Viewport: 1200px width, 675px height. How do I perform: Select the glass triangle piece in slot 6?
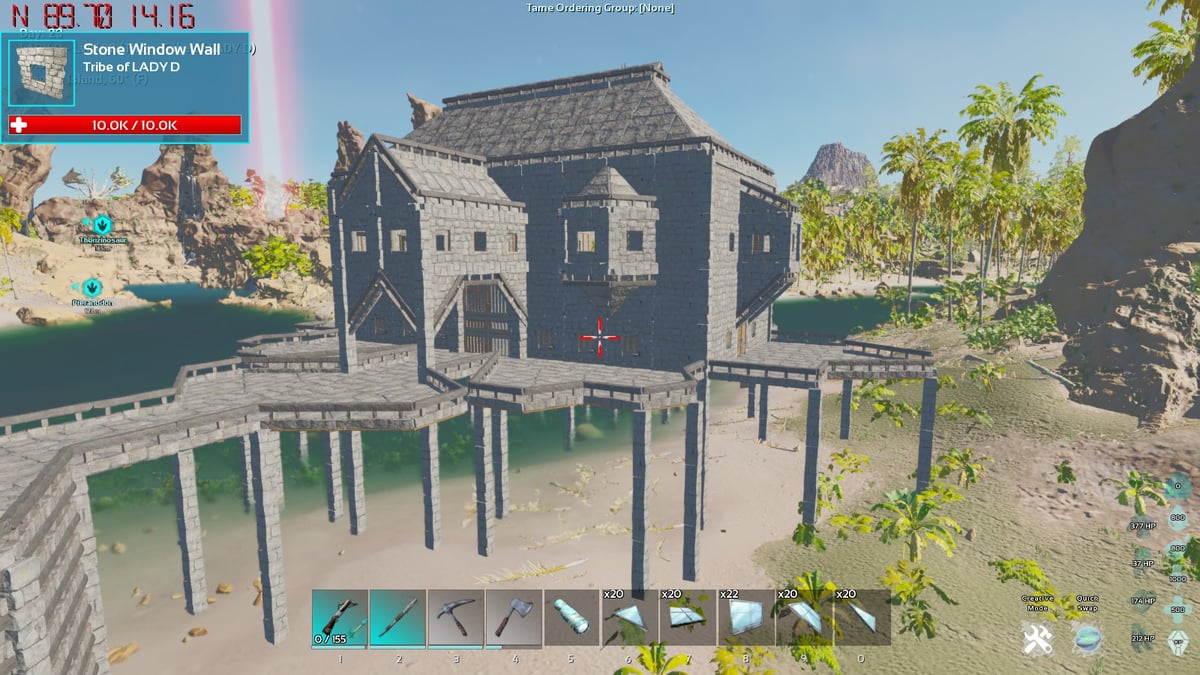(x=629, y=617)
